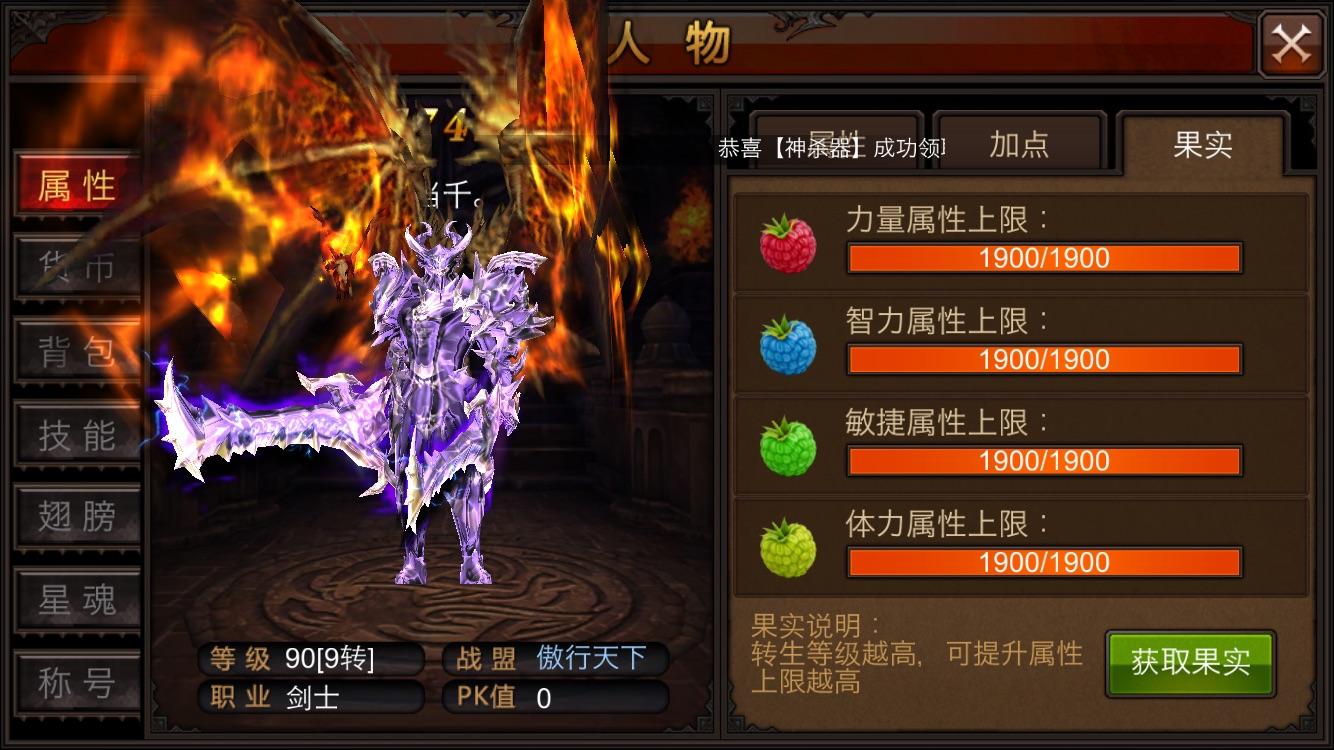Click the red strength fruit icon

tap(786, 239)
